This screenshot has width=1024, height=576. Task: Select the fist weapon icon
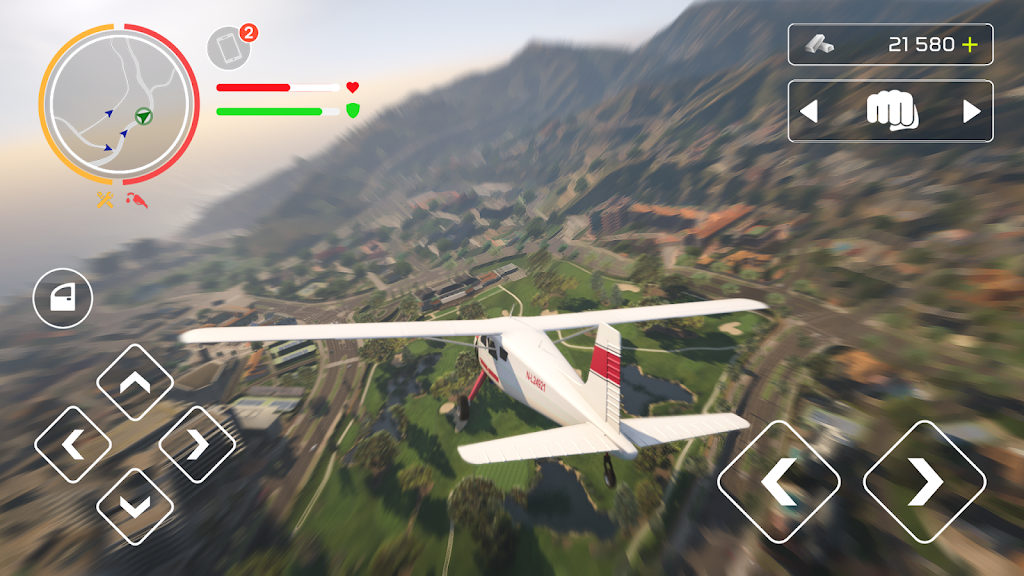coord(891,111)
